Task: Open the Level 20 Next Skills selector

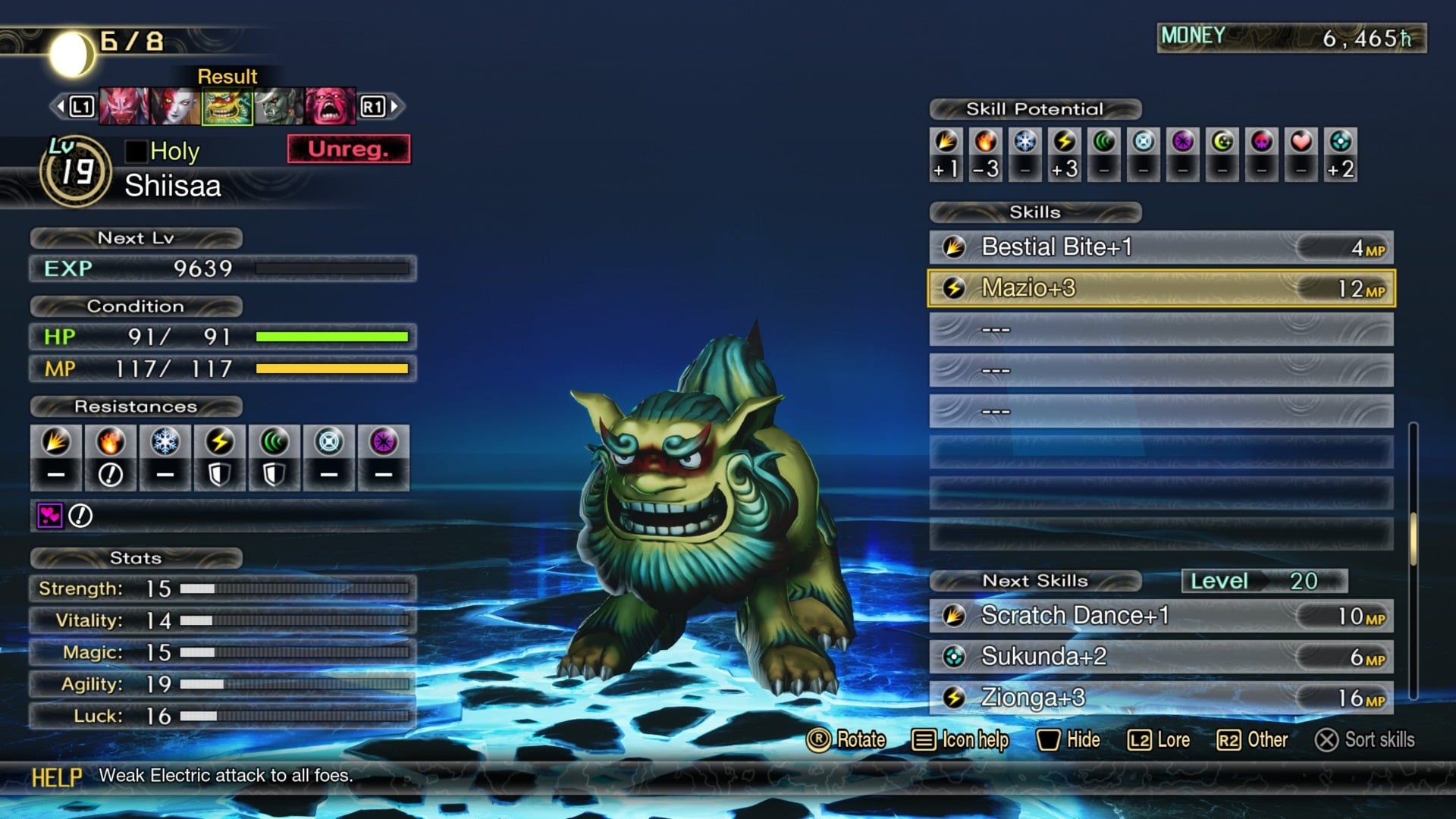Action: (1263, 581)
